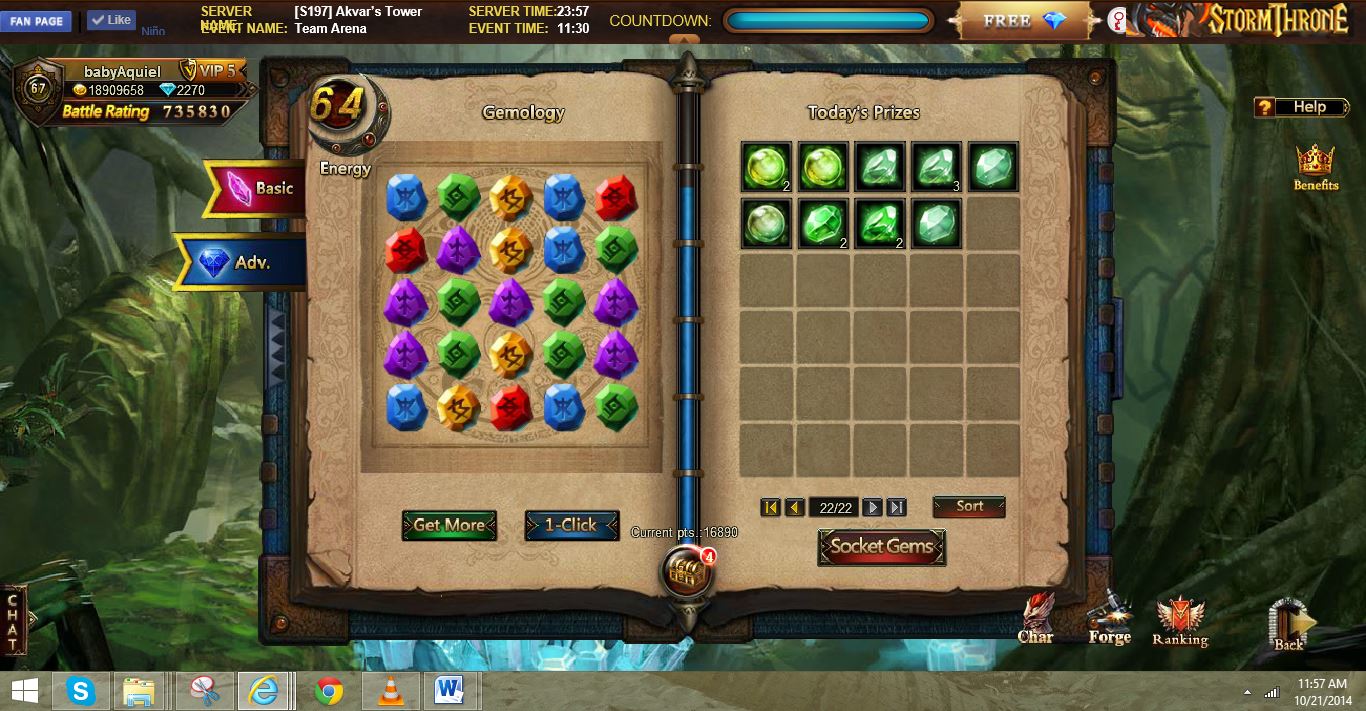Image resolution: width=1366 pixels, height=711 pixels.
Task: Open the Help panel
Action: 1301,107
